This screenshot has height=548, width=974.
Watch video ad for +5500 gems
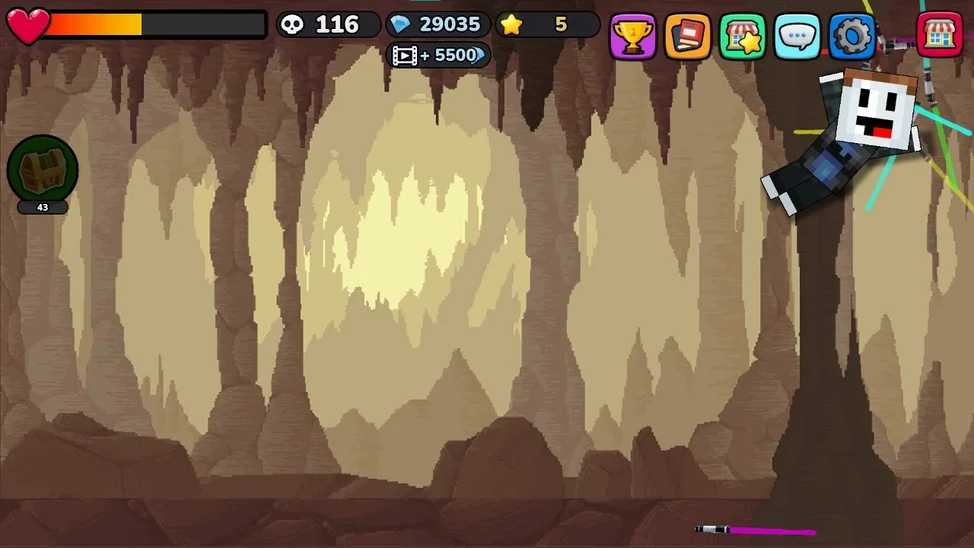(x=438, y=55)
